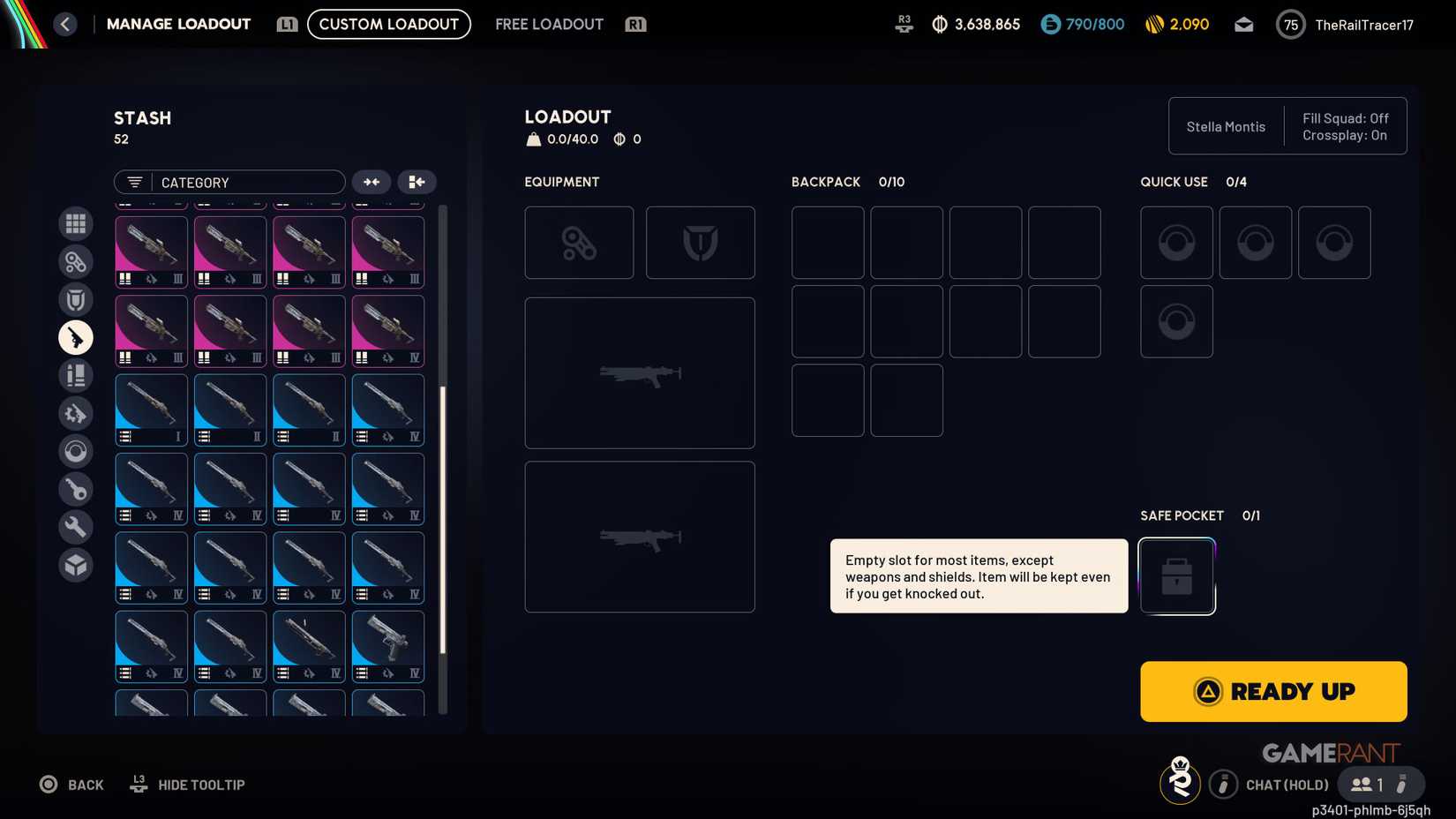Select the Custom Loadout tab
The image size is (1456, 819).
click(388, 24)
